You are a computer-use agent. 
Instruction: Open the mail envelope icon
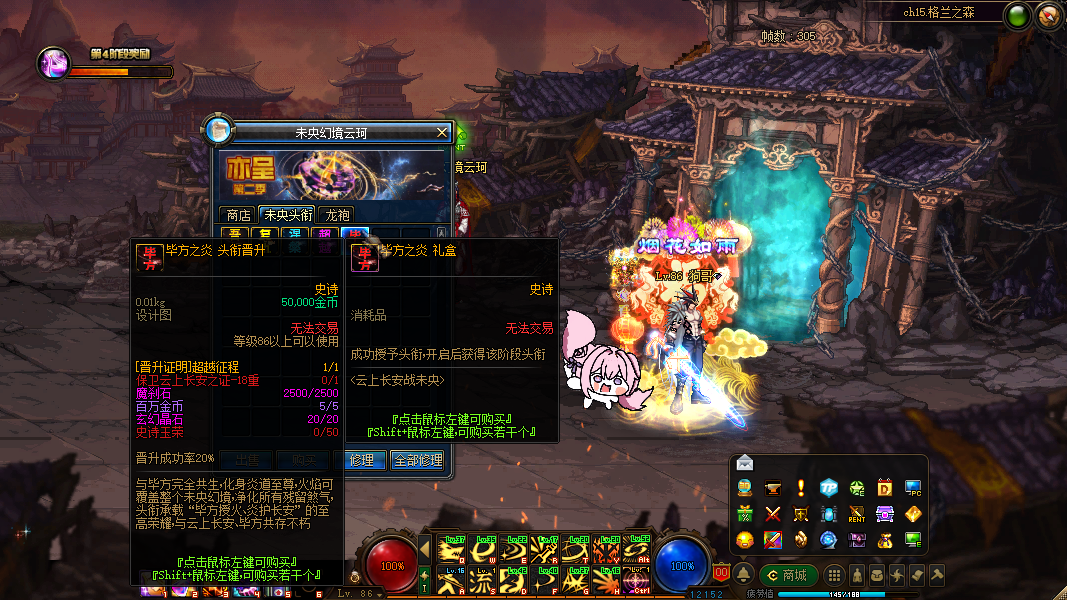[744, 462]
